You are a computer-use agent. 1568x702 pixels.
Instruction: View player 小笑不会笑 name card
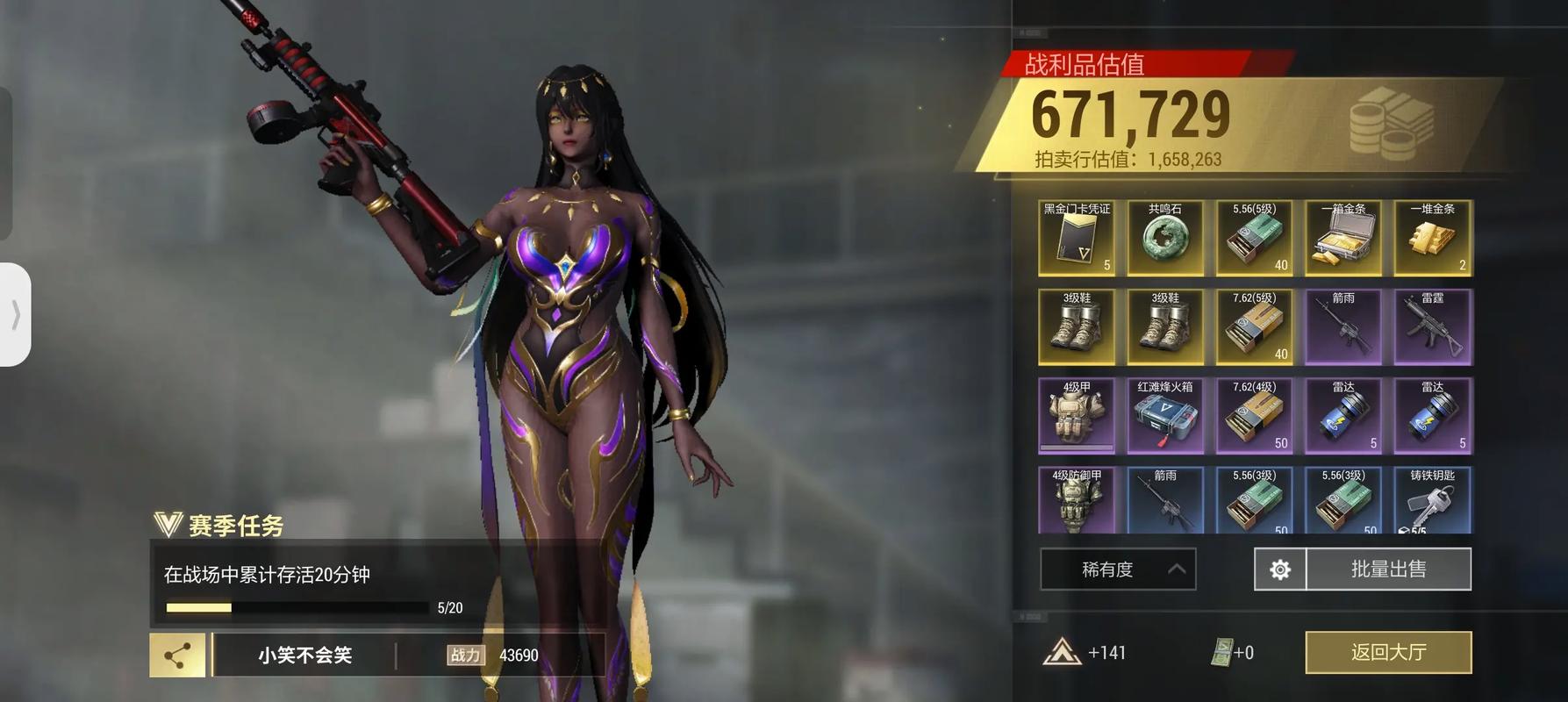(304, 655)
